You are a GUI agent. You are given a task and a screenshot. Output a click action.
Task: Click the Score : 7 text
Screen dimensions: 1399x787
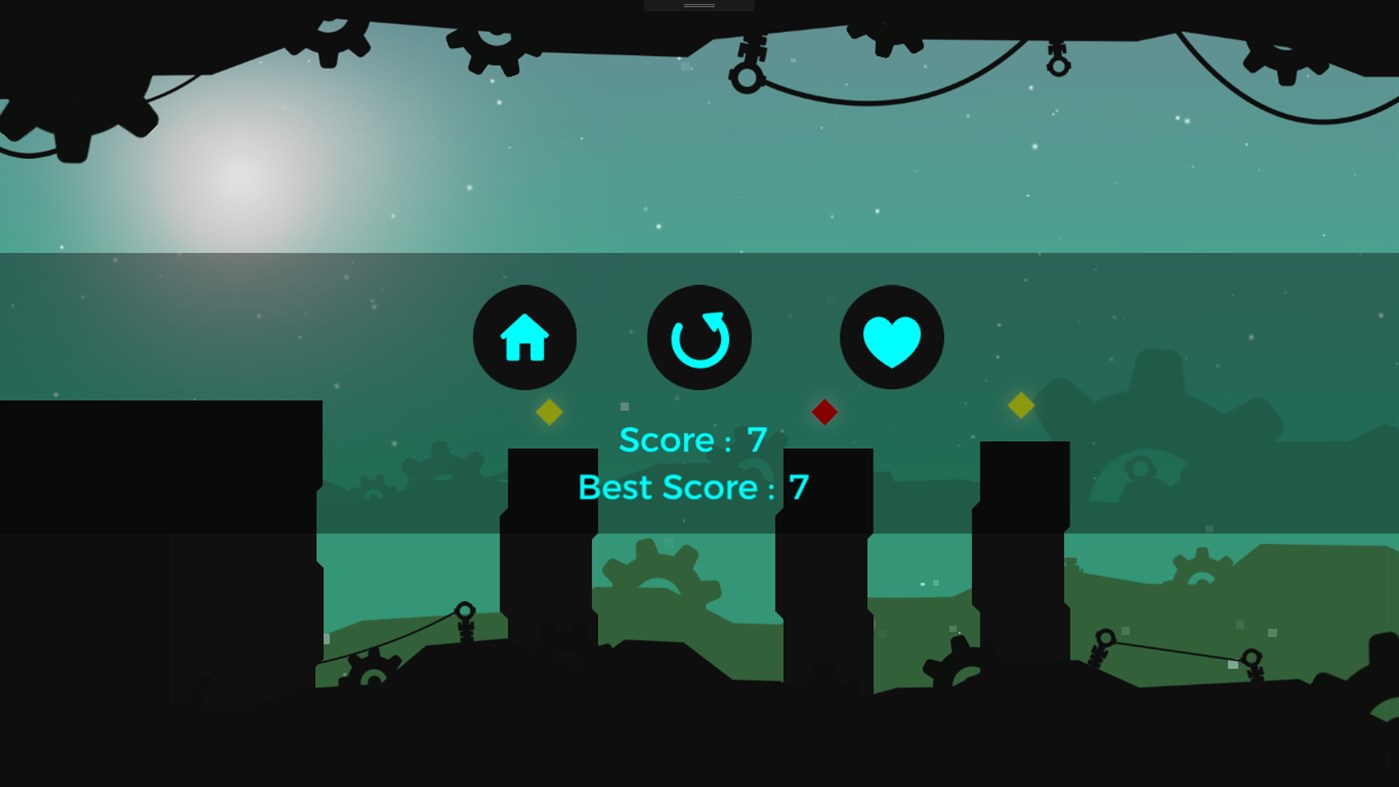693,440
